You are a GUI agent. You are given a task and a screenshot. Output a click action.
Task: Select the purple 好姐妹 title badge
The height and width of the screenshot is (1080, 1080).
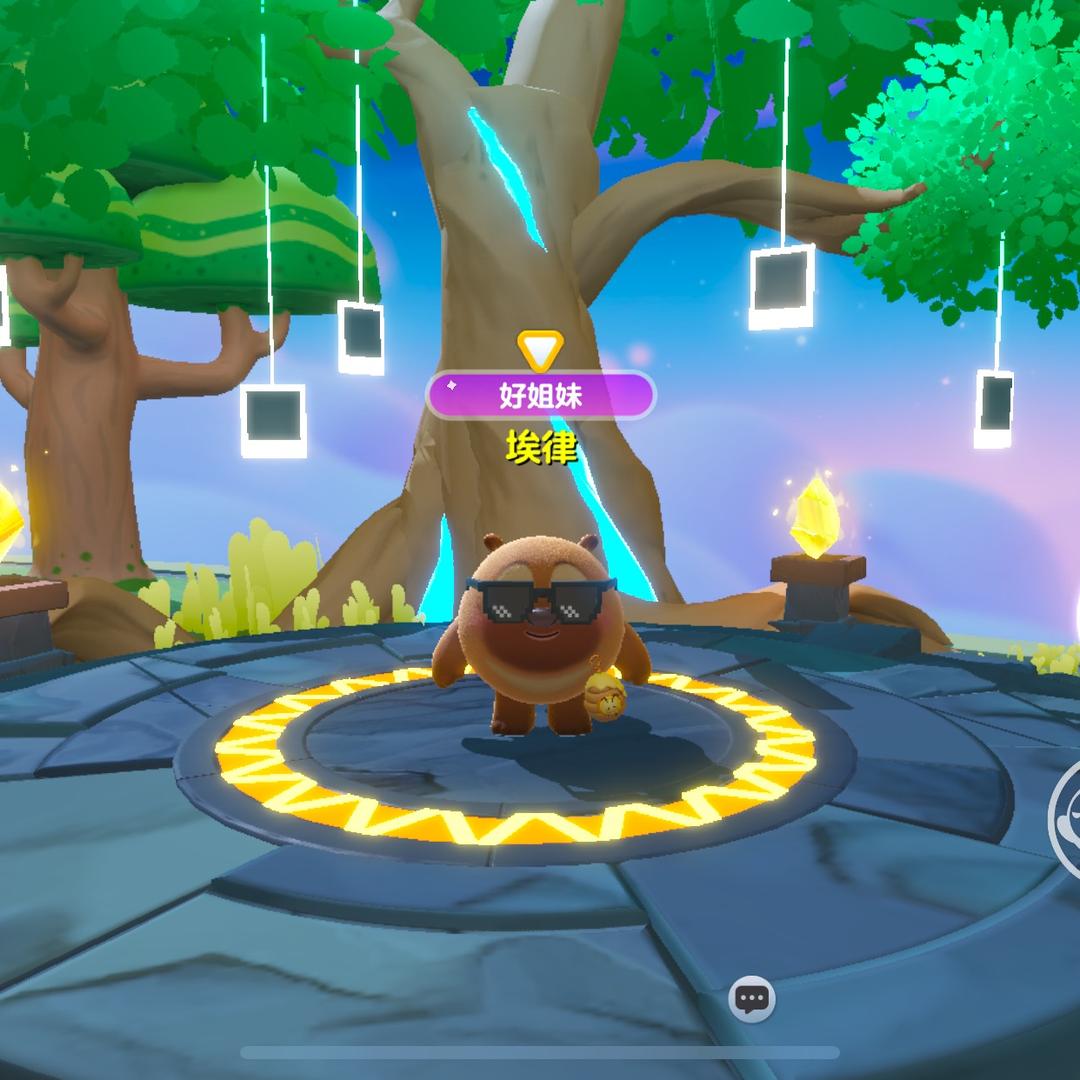click(x=541, y=395)
